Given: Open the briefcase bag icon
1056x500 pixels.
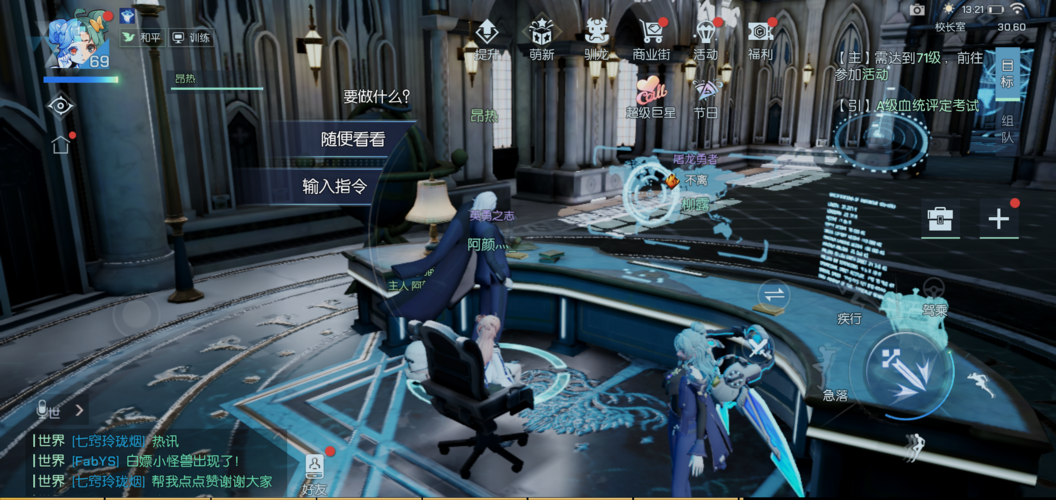Looking at the screenshot, I should pyautogui.click(x=940, y=219).
